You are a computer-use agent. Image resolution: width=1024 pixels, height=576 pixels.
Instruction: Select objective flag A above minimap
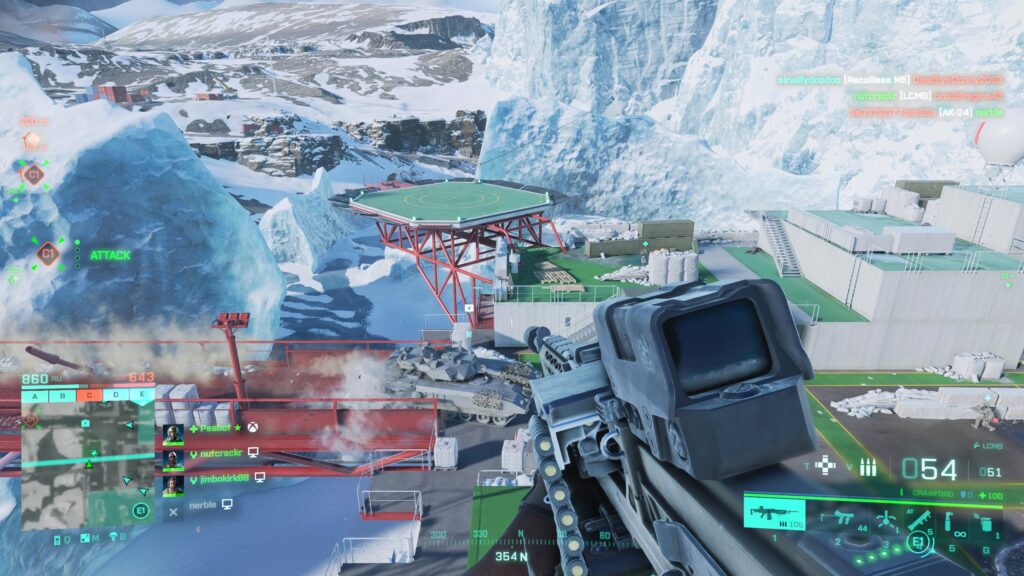pos(36,393)
